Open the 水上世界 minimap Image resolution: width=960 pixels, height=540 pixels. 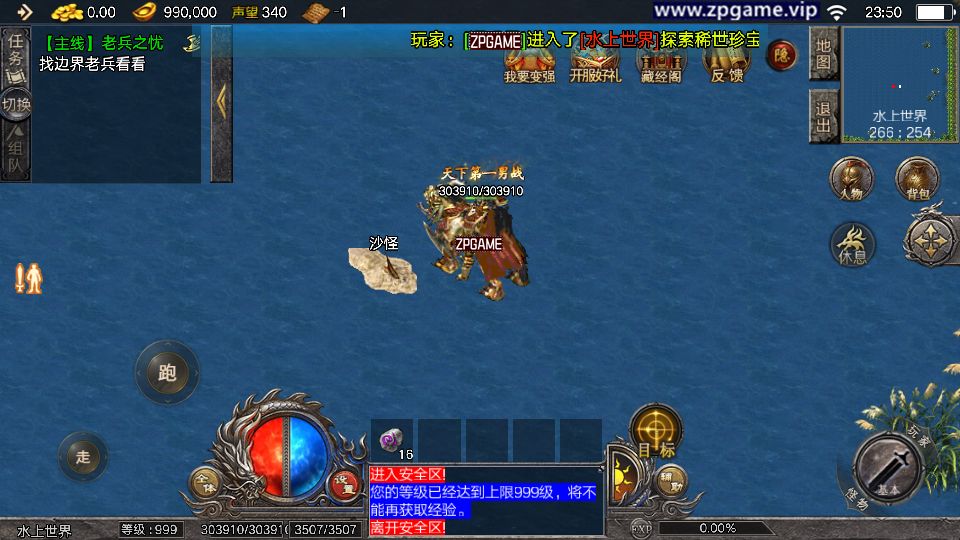pos(900,84)
